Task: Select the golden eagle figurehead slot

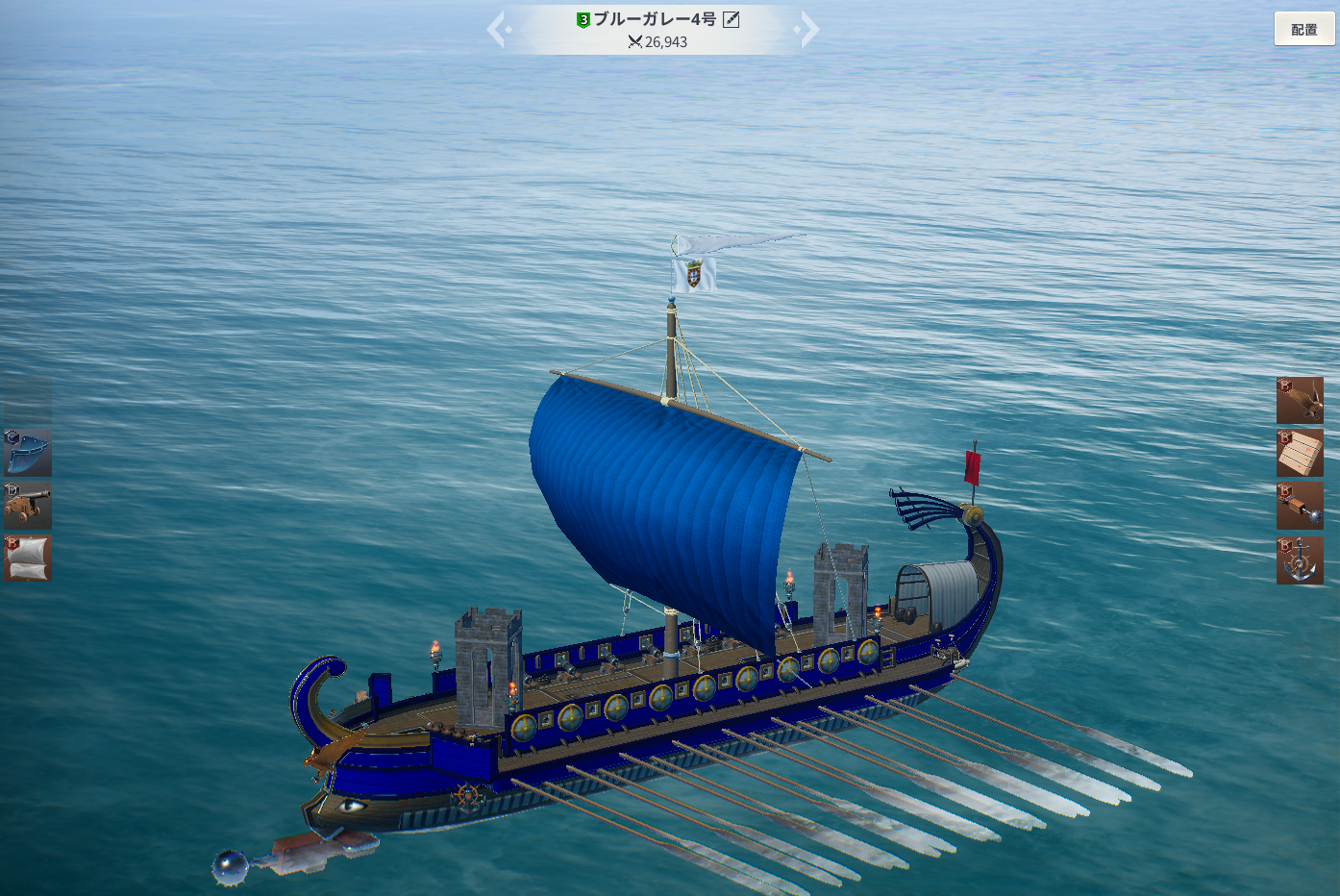Action: point(1300,401)
